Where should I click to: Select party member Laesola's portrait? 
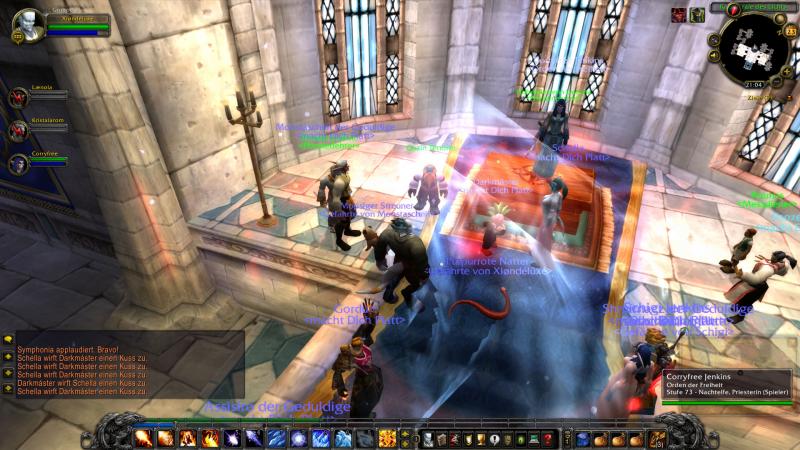18,97
